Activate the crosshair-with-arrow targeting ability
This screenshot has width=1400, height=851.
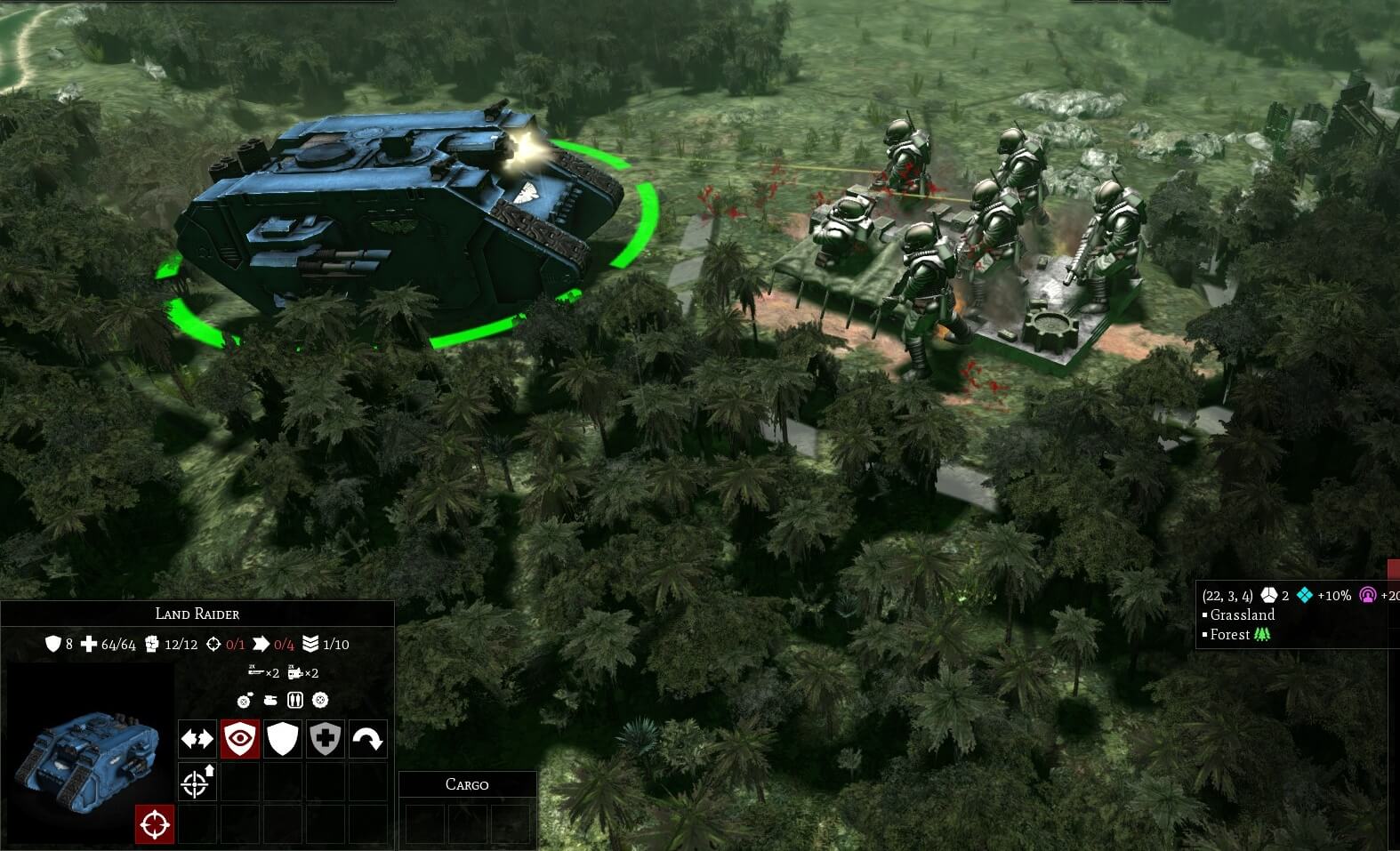pos(197,782)
